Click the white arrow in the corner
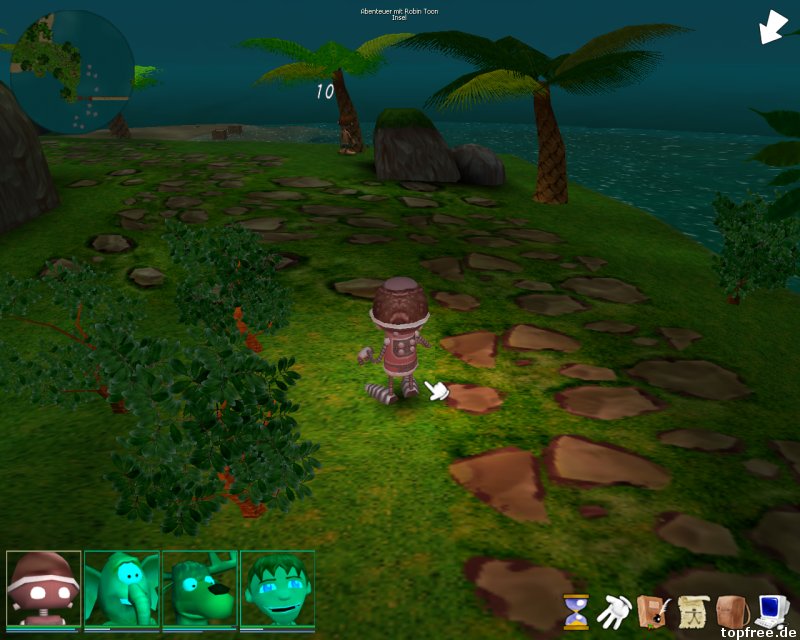Viewport: 800px width, 640px height. pyautogui.click(x=773, y=27)
